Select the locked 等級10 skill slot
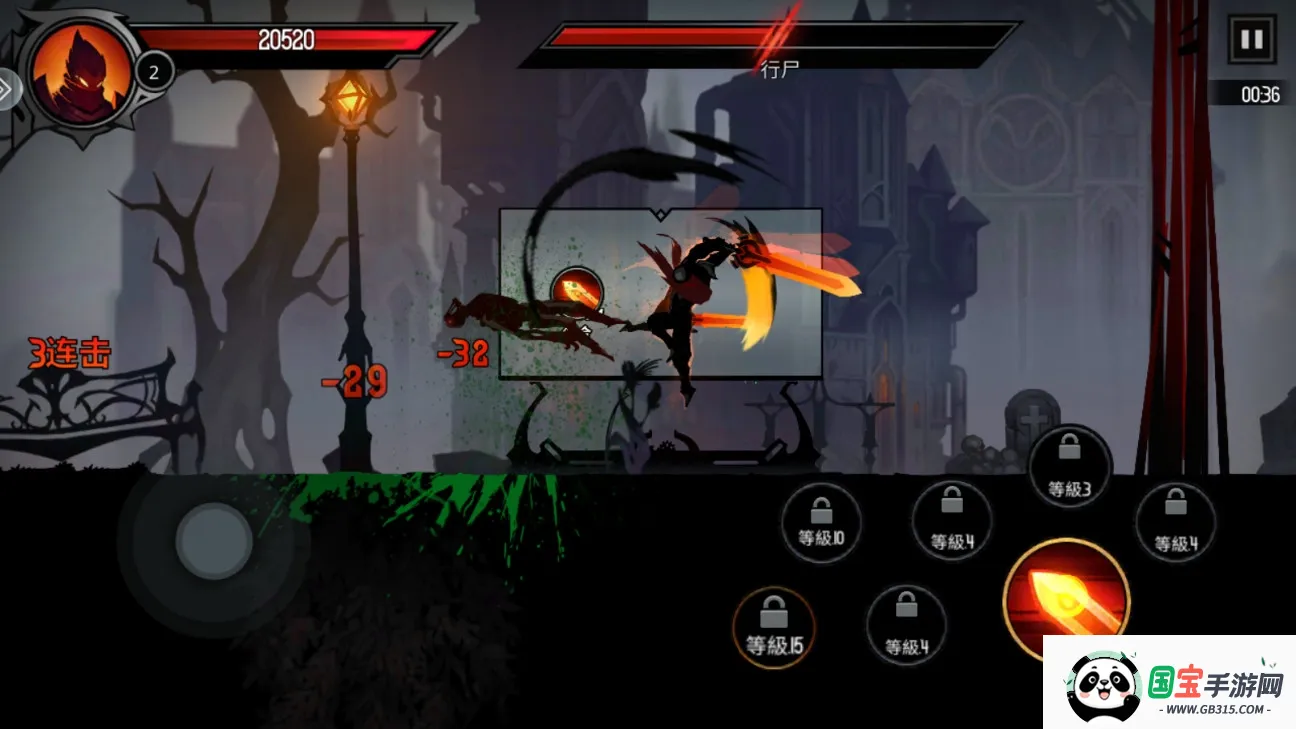 pos(821,522)
